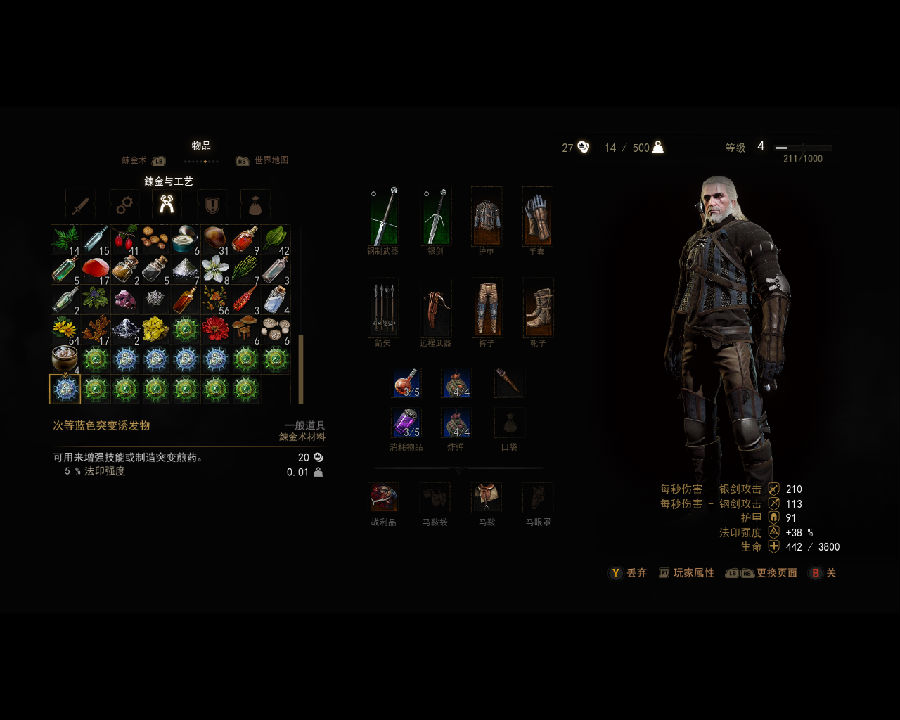Viewport: 900px width, 720px height.
Task: Open the crafting gears category tab
Action: pos(124,205)
